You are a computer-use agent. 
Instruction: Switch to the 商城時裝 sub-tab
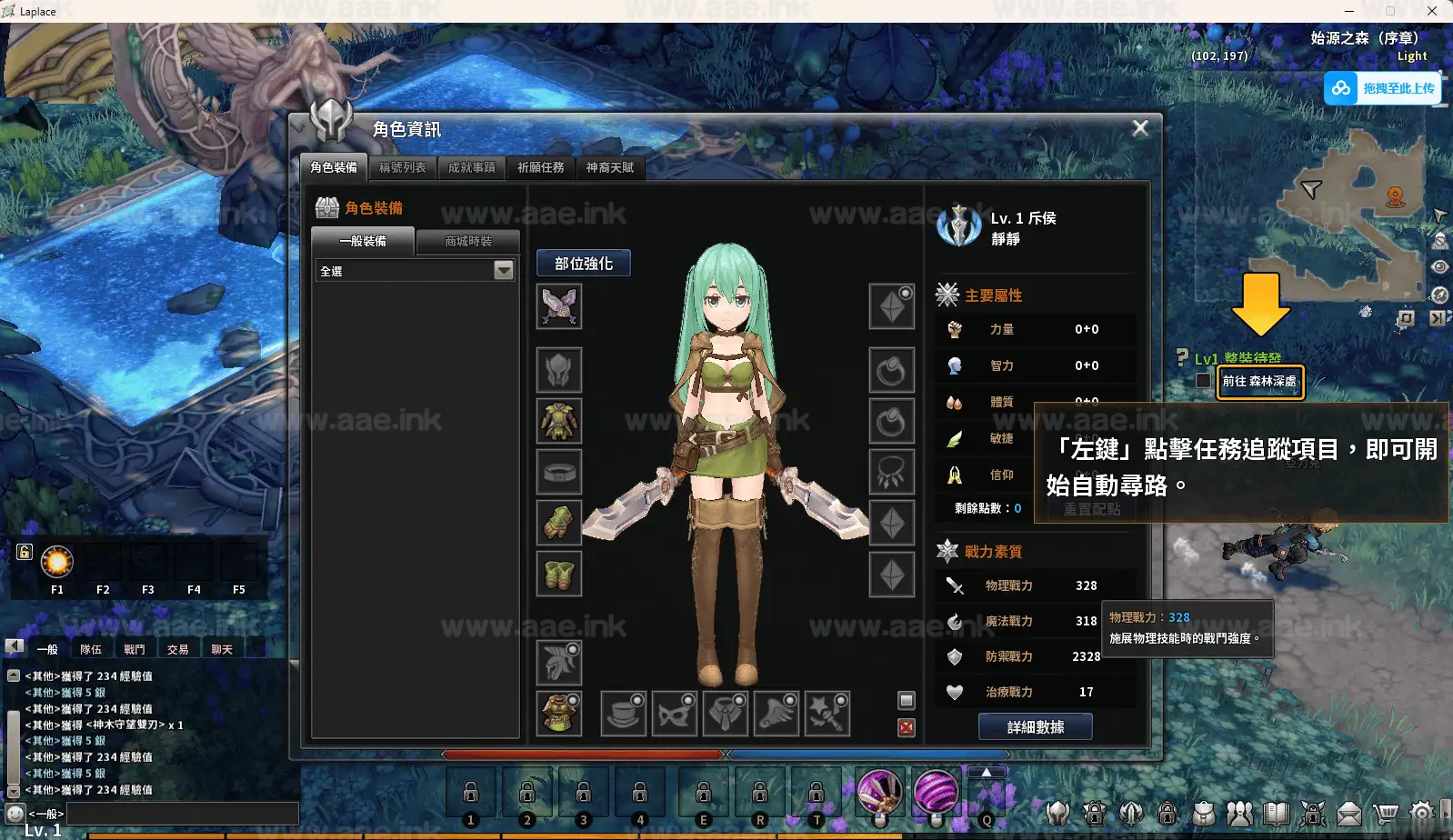[x=466, y=241]
